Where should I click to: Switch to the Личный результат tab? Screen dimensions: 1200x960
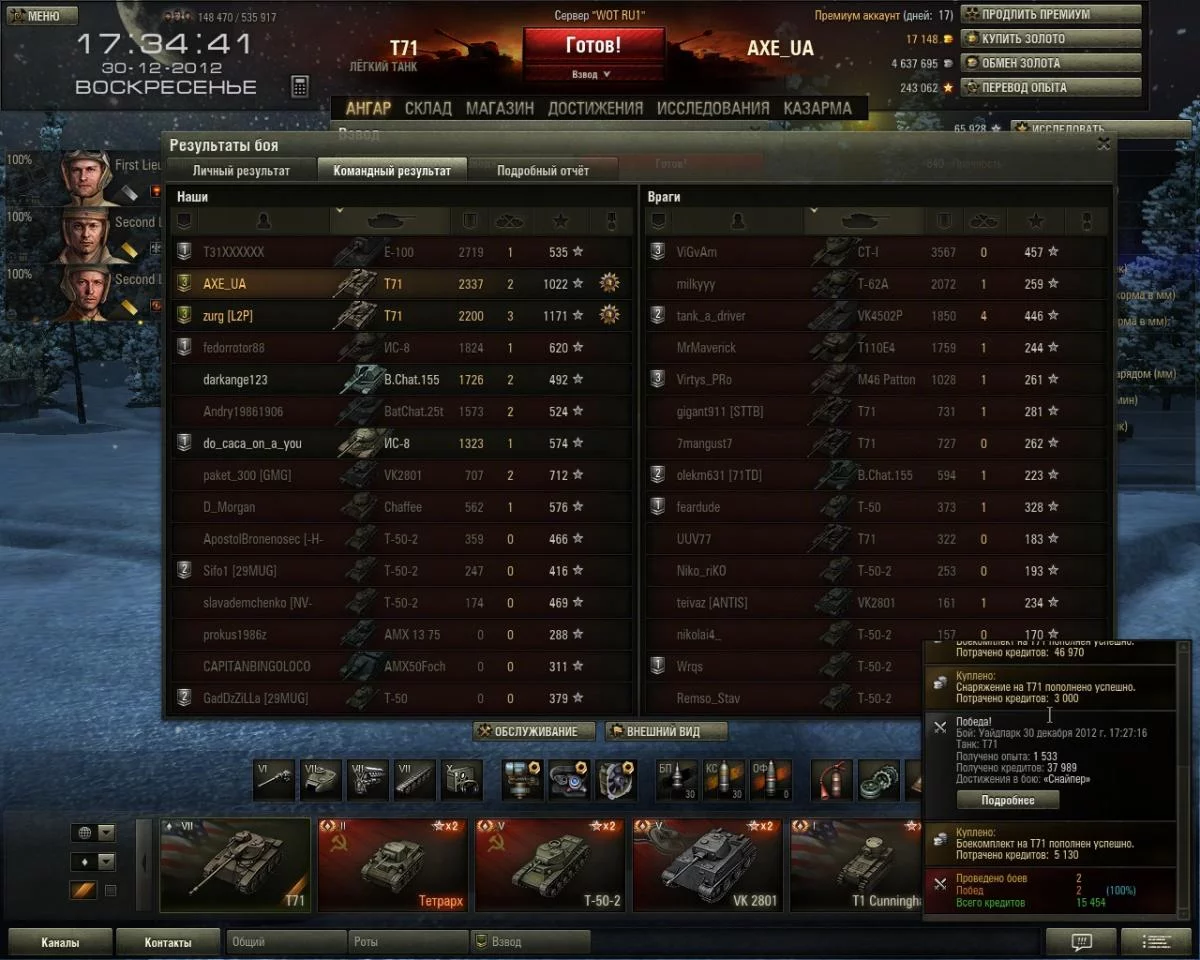click(241, 171)
